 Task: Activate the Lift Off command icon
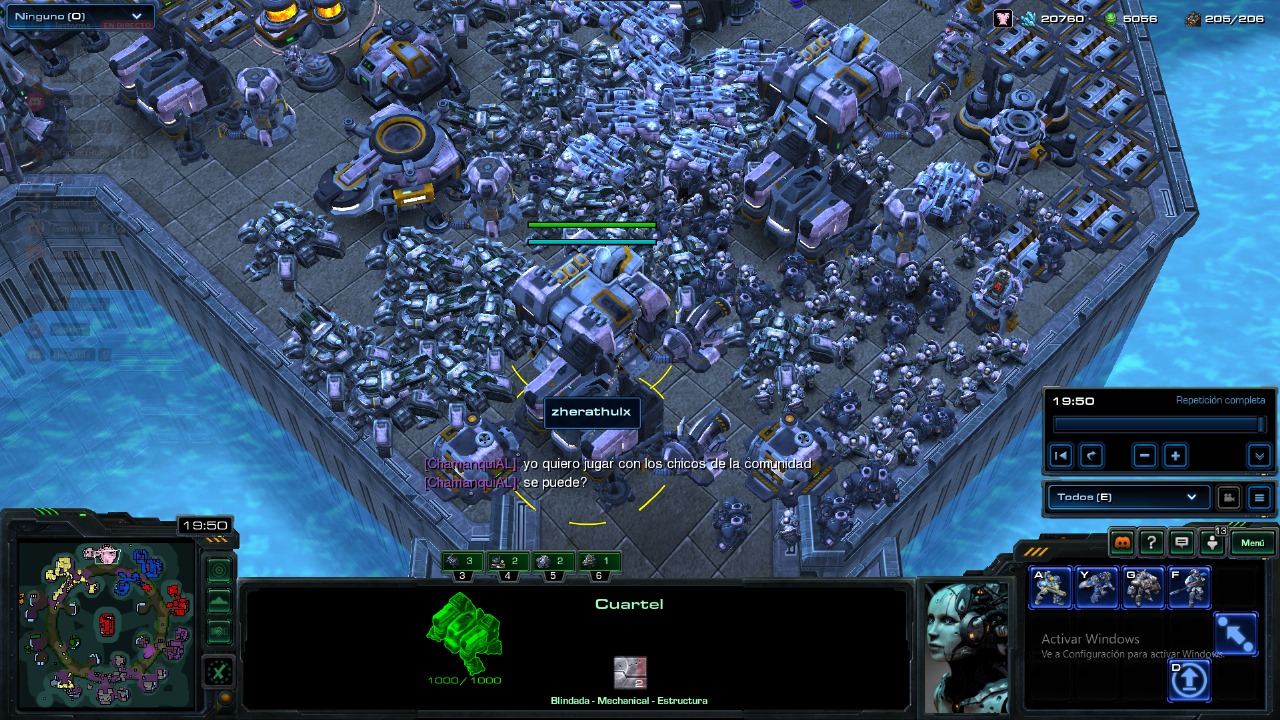point(1189,681)
